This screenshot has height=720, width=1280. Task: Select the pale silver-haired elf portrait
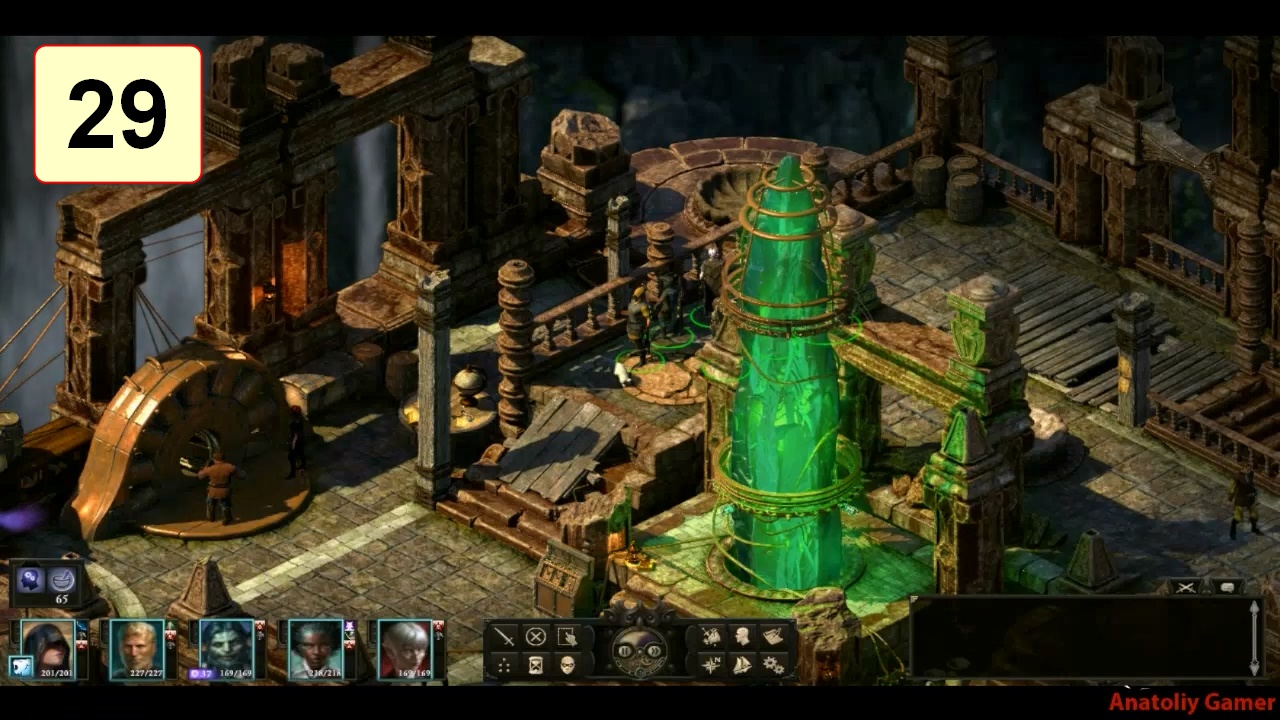405,647
